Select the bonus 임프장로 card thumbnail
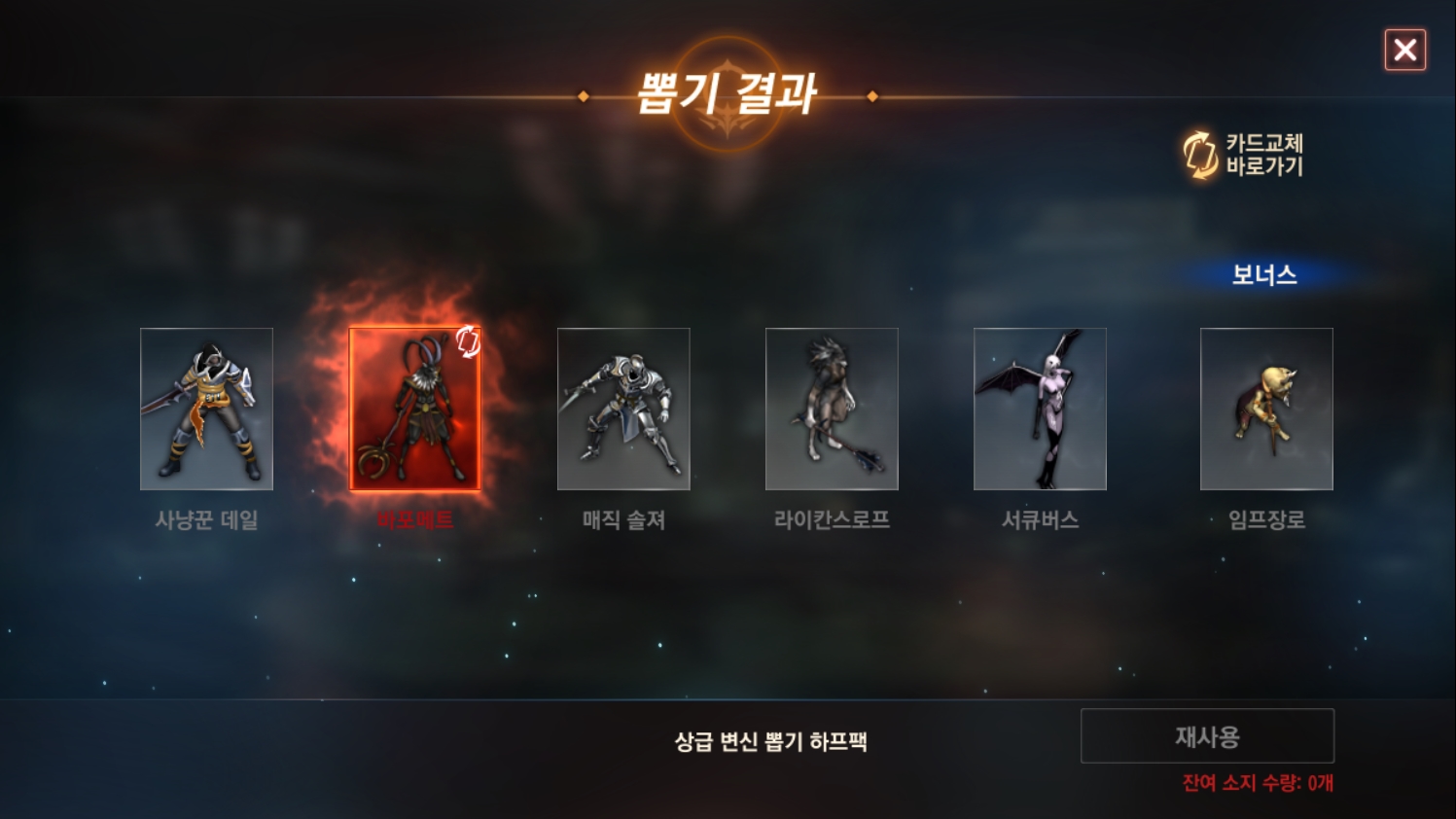Image resolution: width=1456 pixels, height=819 pixels. coord(1265,407)
